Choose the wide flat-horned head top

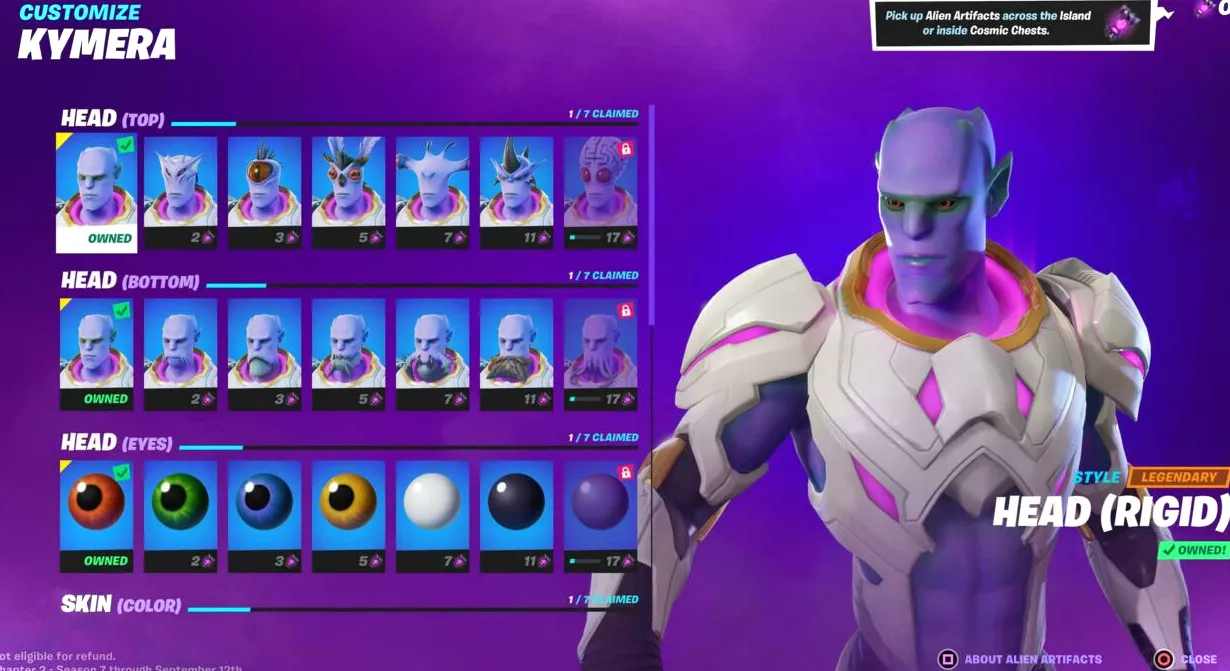432,191
